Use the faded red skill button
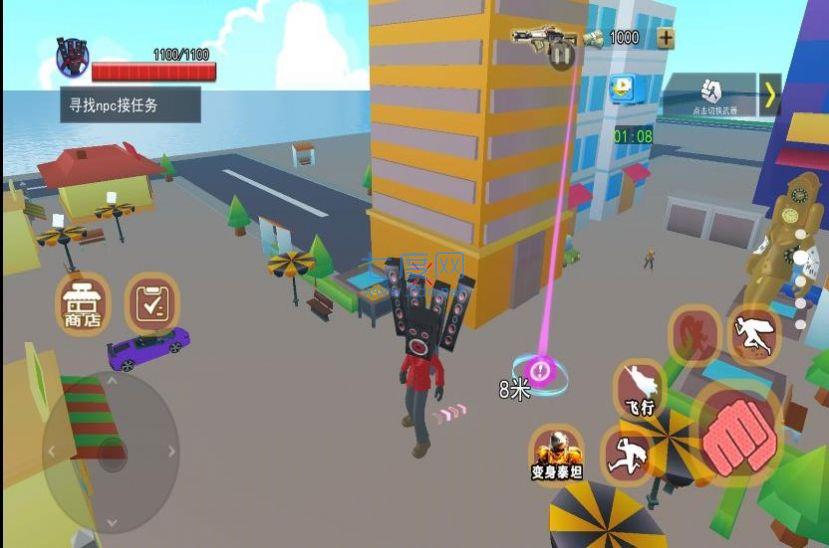The image size is (829, 548). tap(696, 334)
